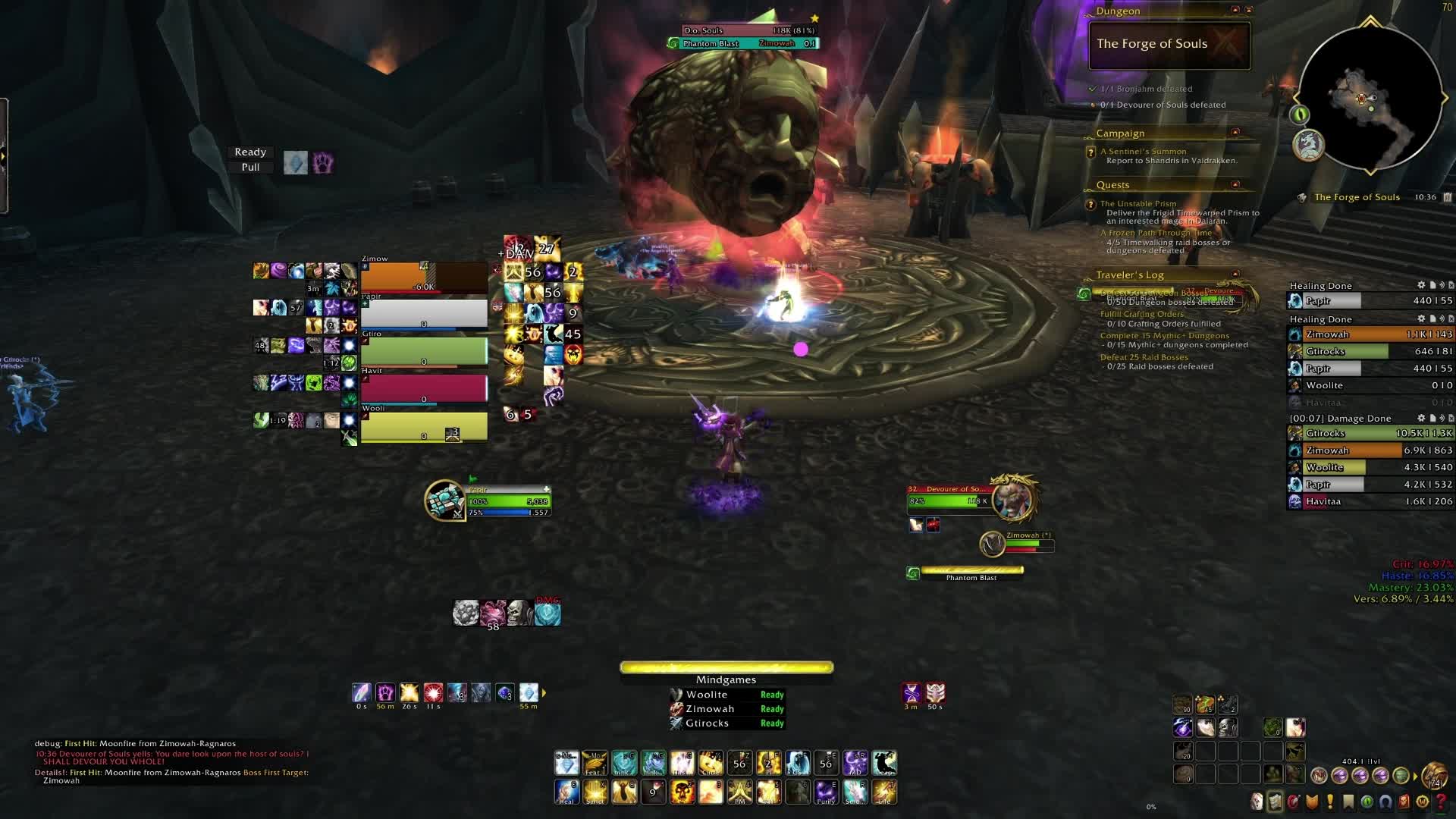Activate the Purify ability
Image resolution: width=1456 pixels, height=819 pixels.
pyautogui.click(x=826, y=792)
